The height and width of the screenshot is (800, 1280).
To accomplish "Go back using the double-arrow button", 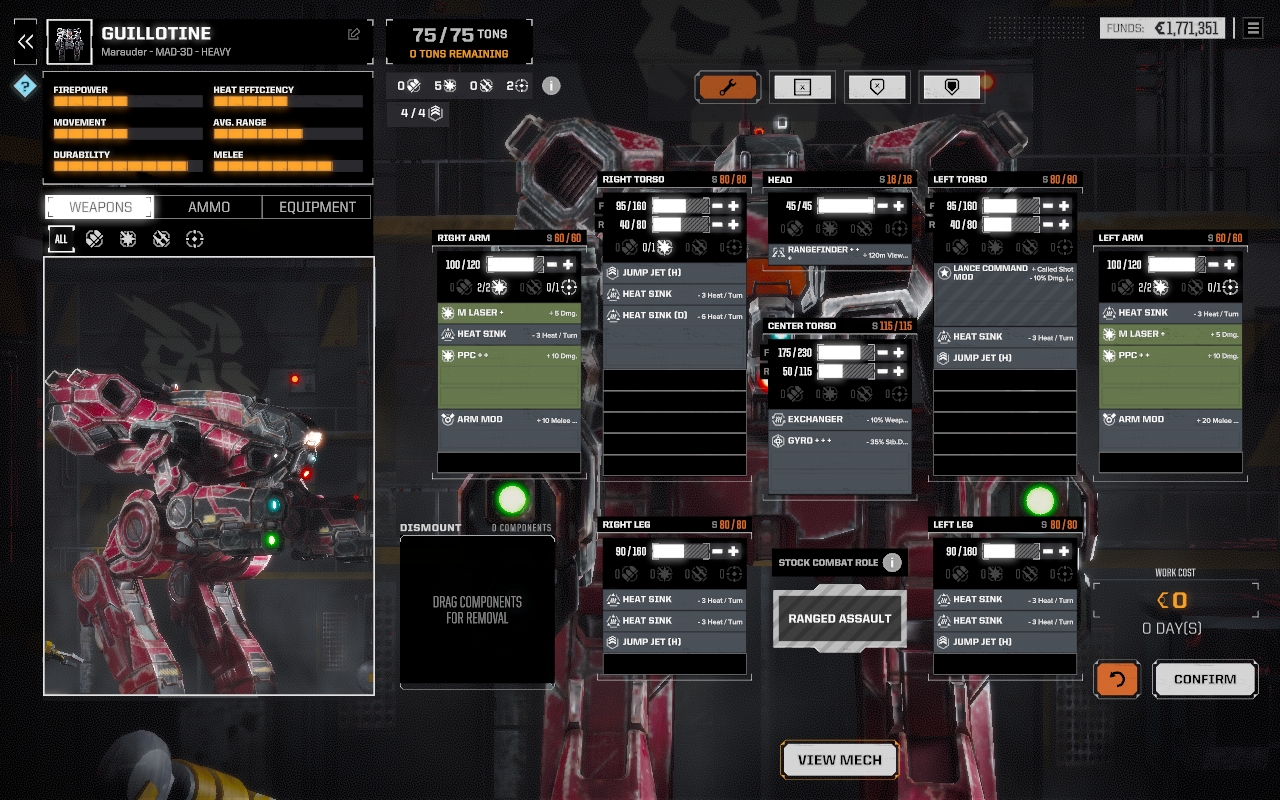I will pyautogui.click(x=25, y=41).
